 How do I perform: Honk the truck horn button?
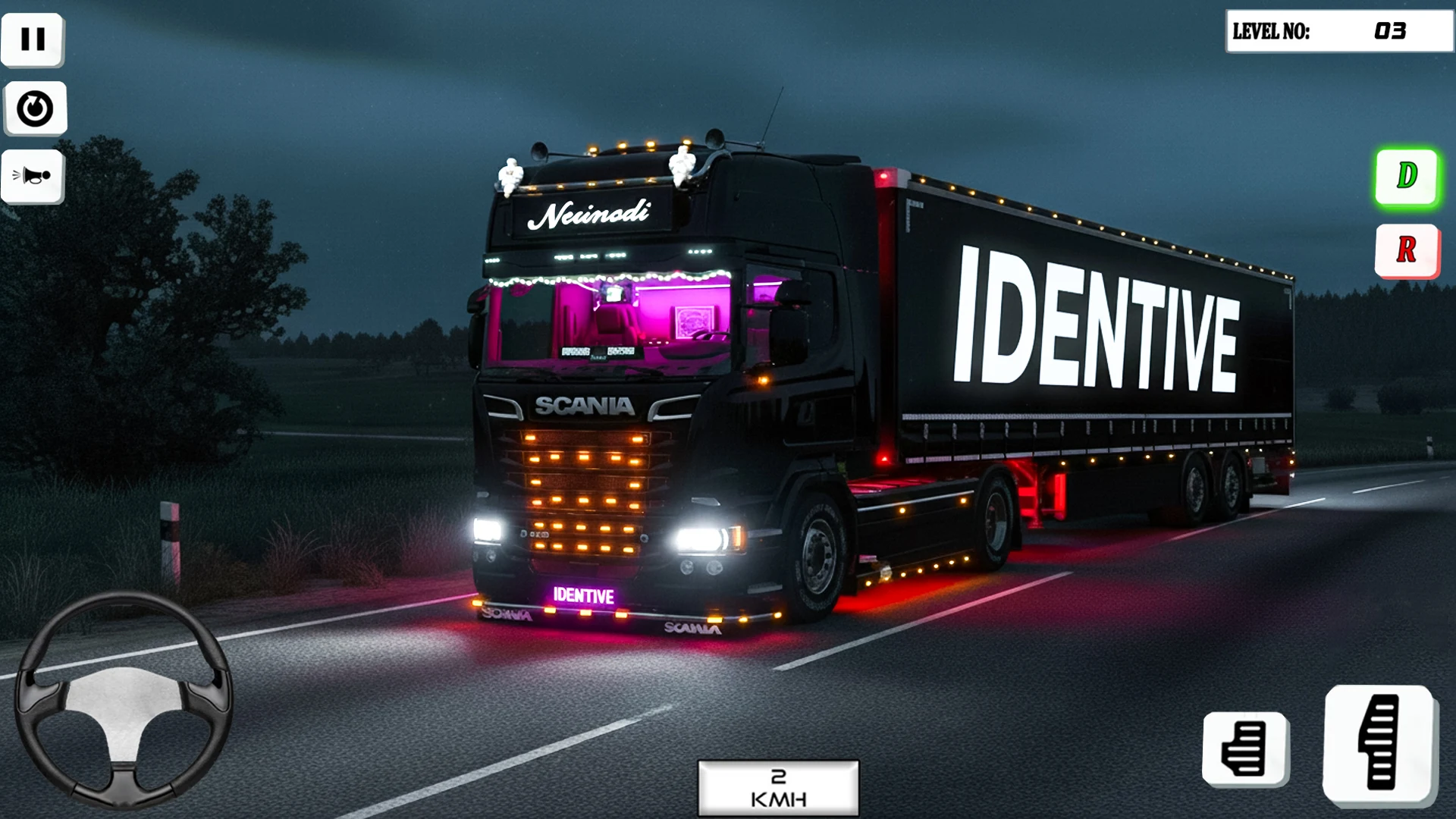click(33, 177)
